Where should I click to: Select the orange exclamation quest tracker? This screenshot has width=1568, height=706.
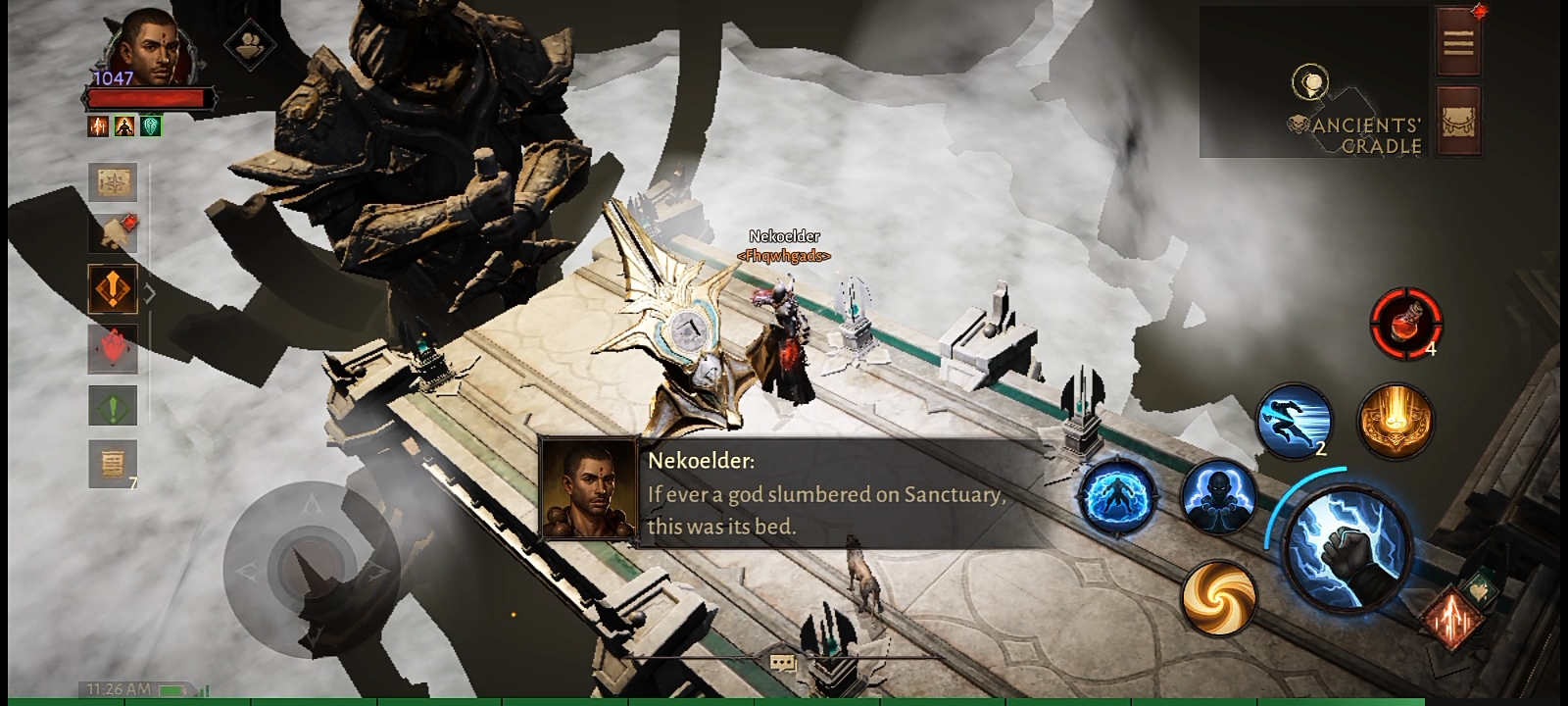tap(113, 289)
